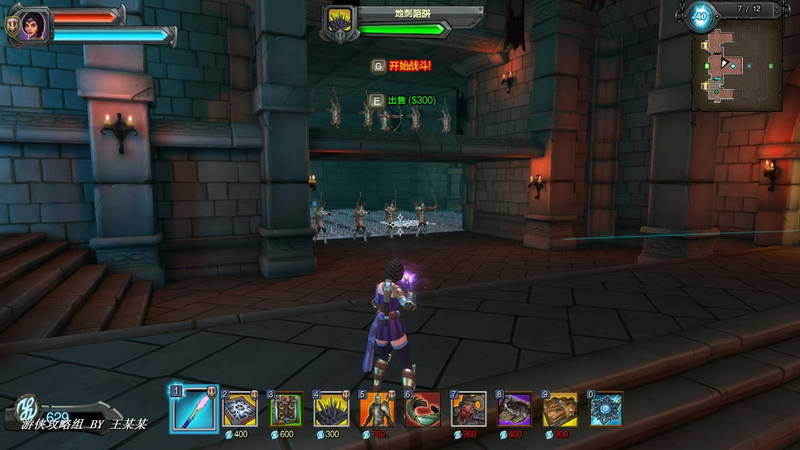
Task: Choose the green claw item slot
Action: coord(422,409)
